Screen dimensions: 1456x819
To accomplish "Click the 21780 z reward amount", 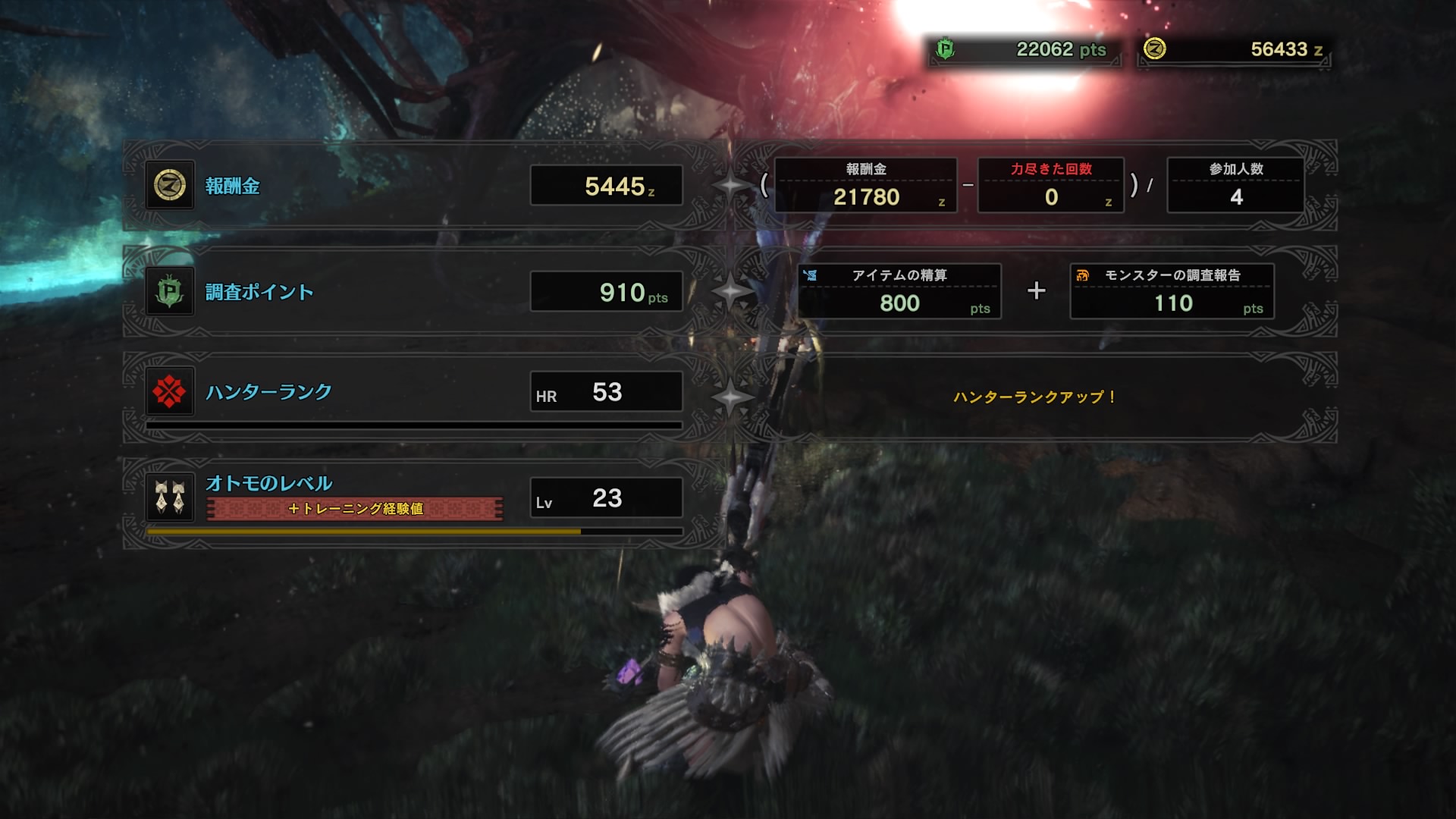I will [x=865, y=199].
